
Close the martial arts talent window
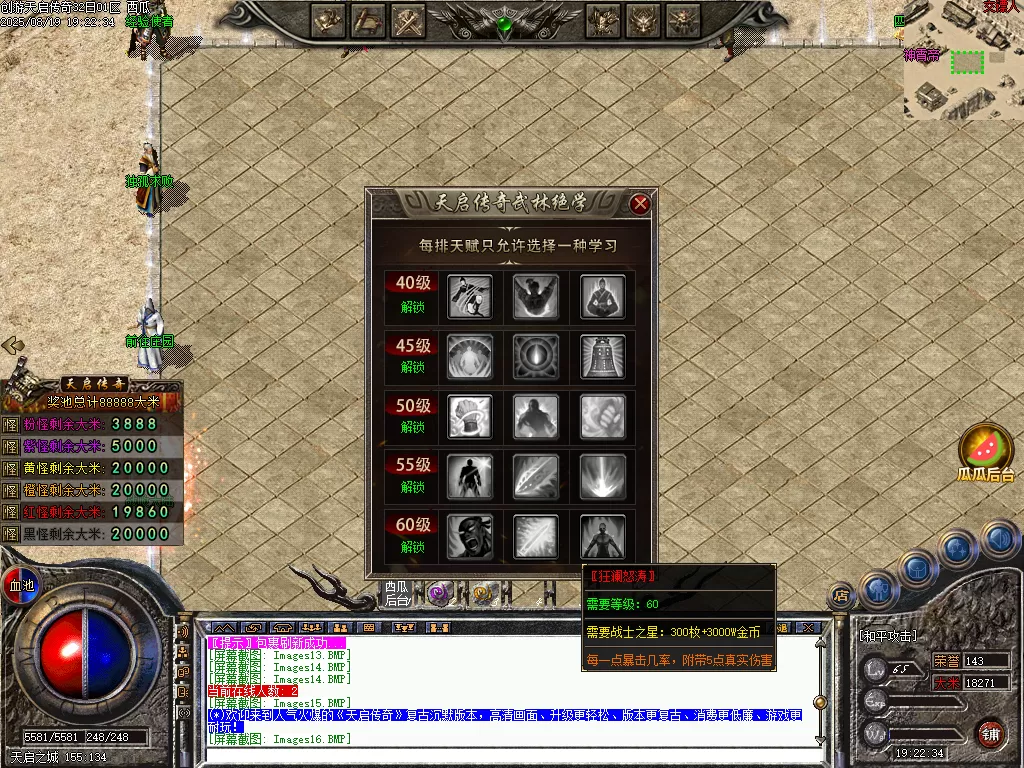tap(641, 204)
